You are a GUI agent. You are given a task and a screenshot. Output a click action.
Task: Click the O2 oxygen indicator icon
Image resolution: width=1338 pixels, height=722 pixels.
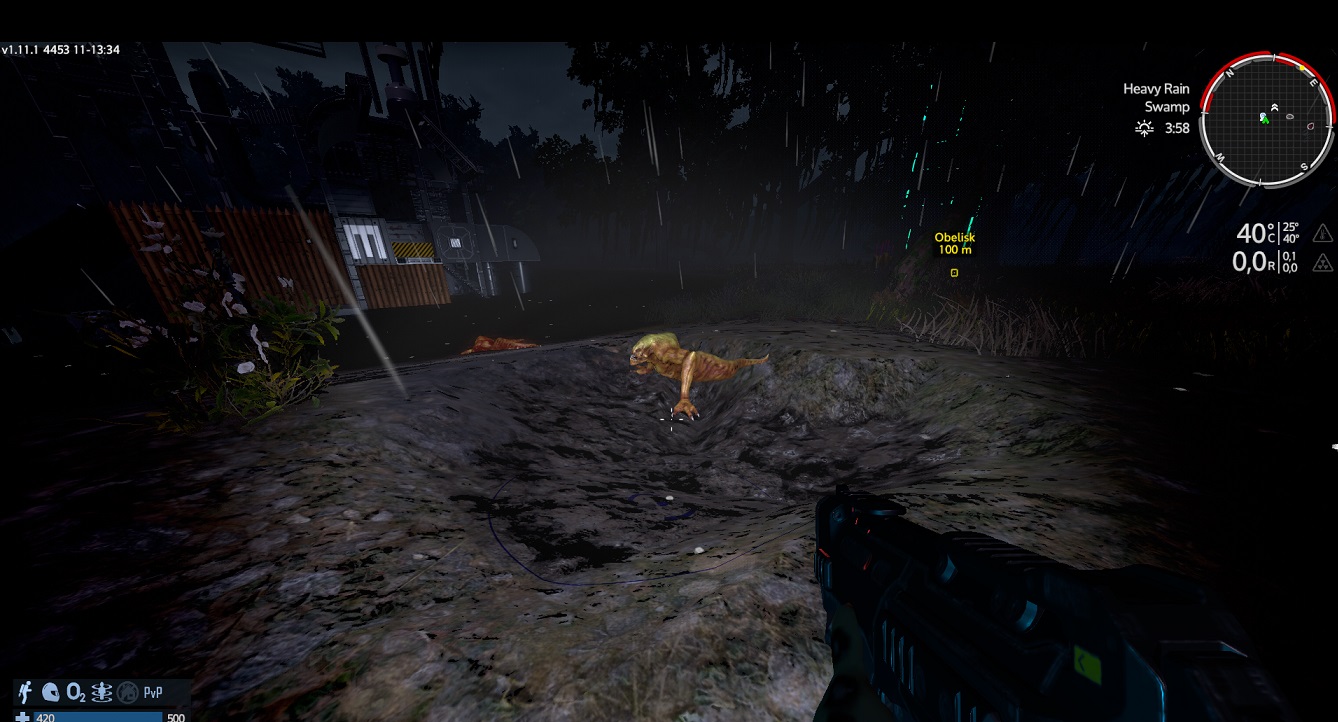pos(76,692)
